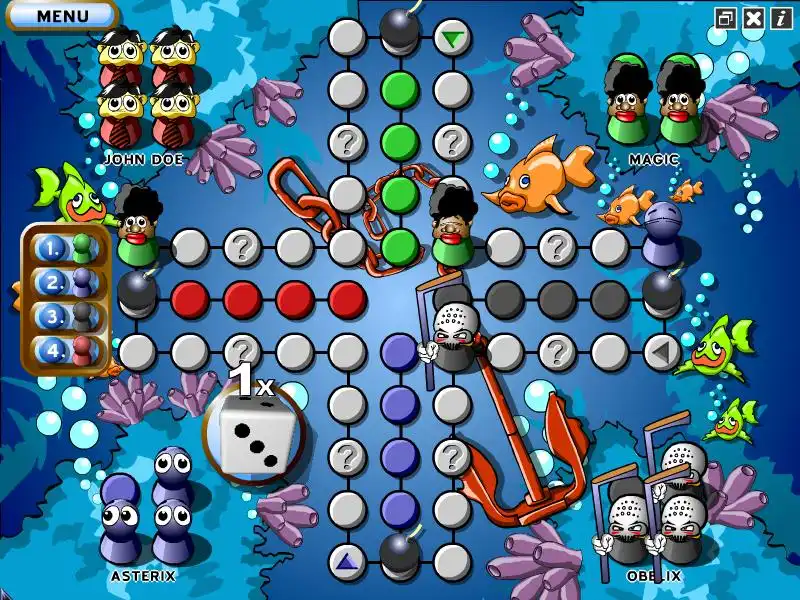Image resolution: width=800 pixels, height=600 pixels.
Task: Close the game with the X button
Action: click(753, 17)
